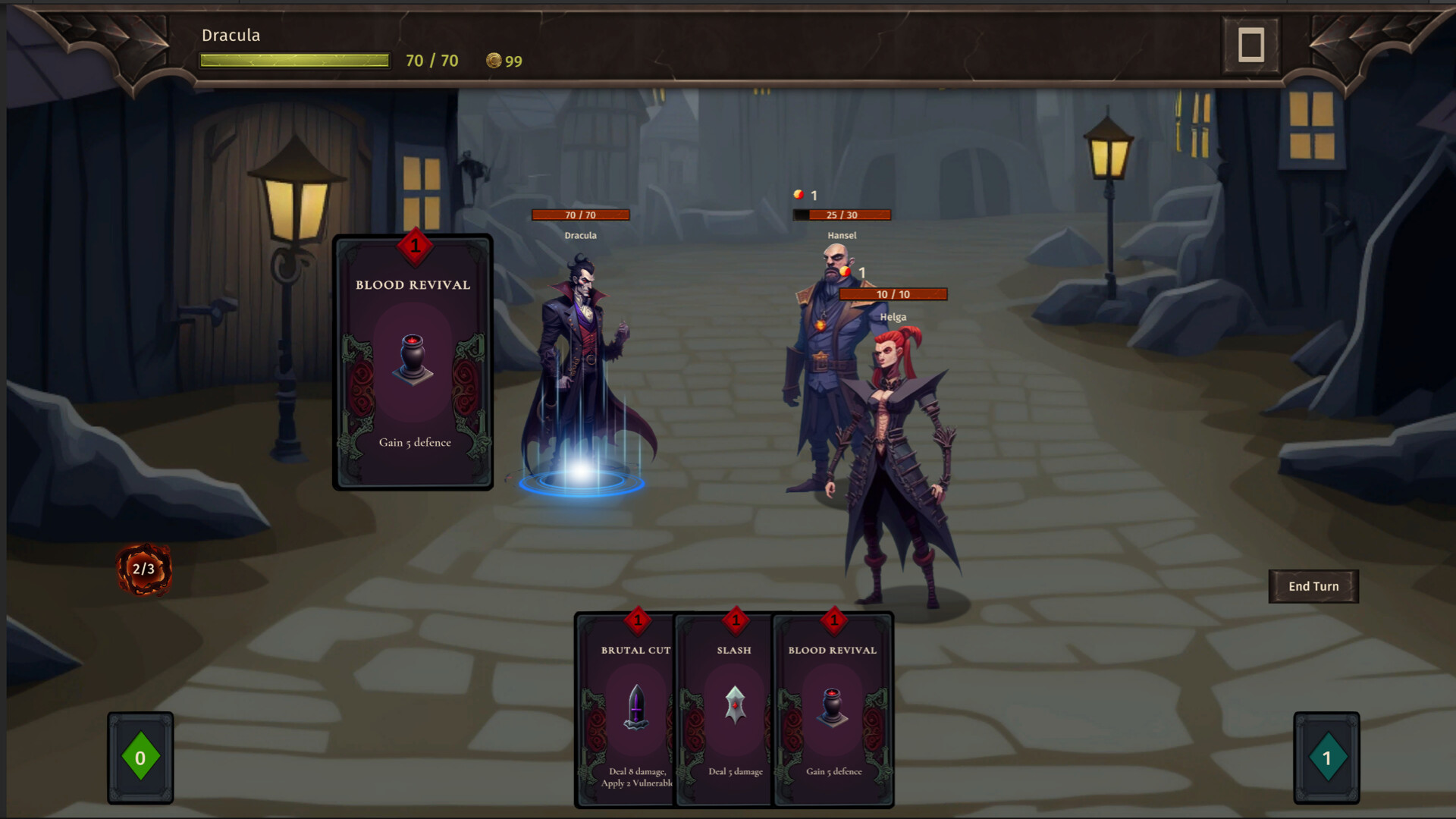Open the deck viewer via the card icon top-right
Screen dimensions: 1456x819
pos(1250,43)
